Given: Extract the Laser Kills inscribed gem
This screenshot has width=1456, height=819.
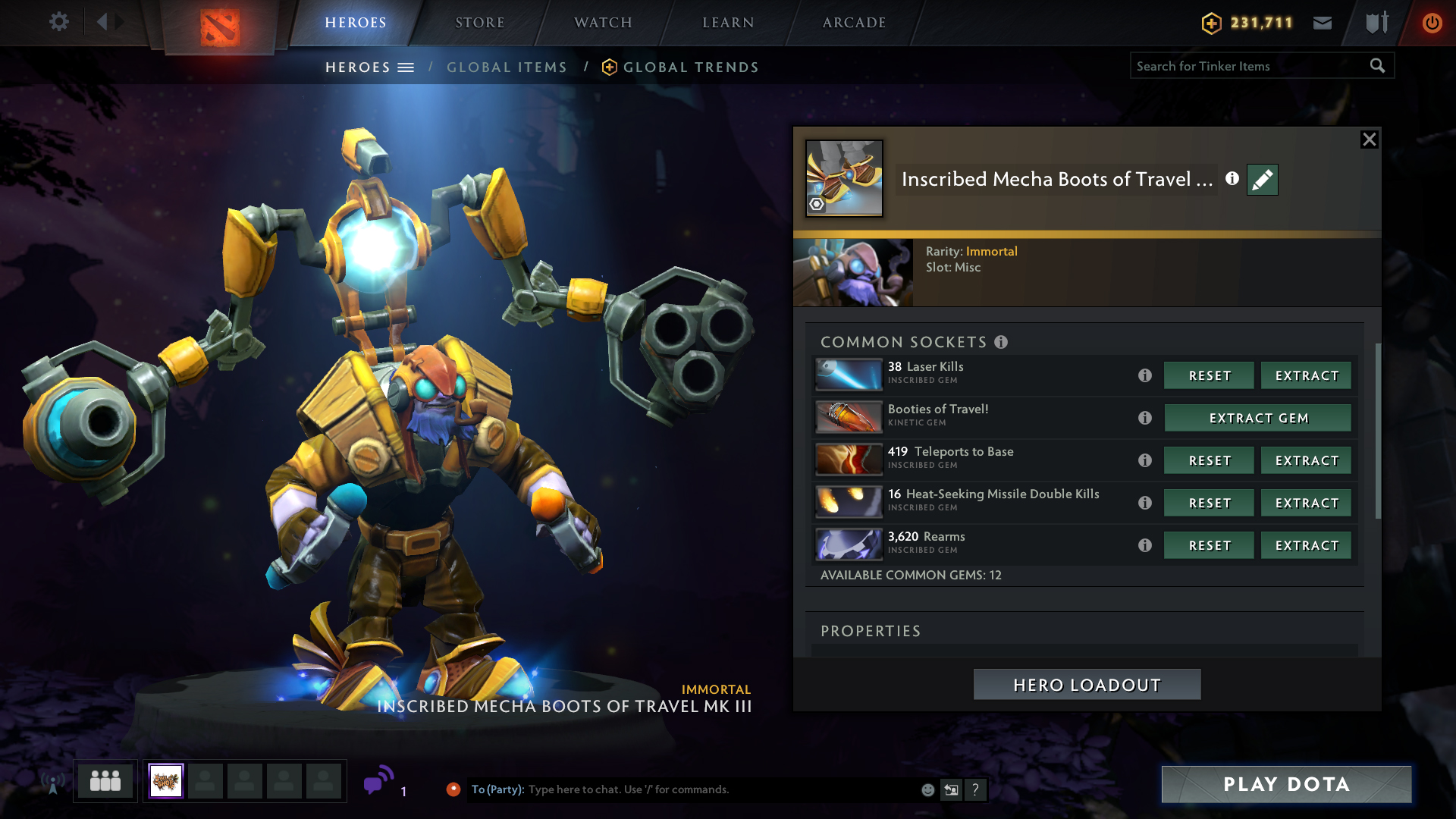Looking at the screenshot, I should [1306, 376].
